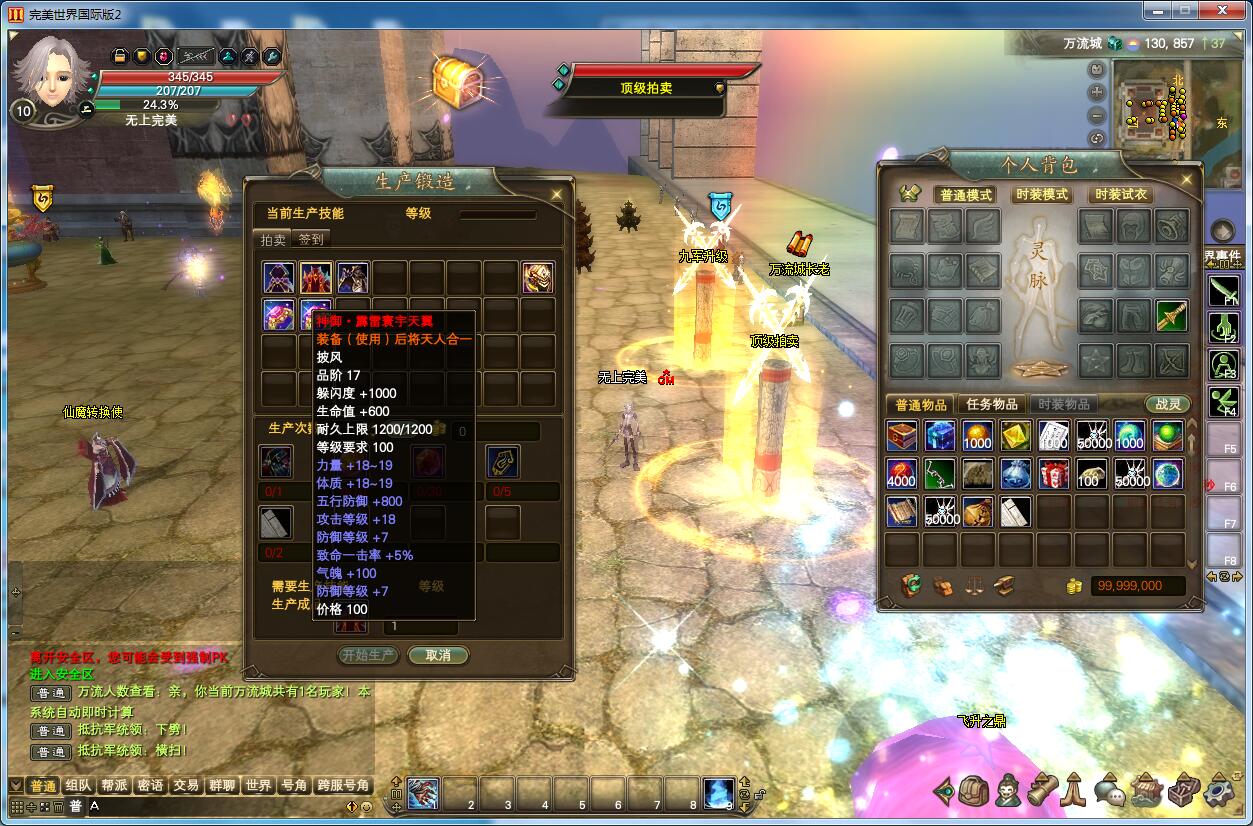Close the 生产锻造 crafting window

click(557, 194)
